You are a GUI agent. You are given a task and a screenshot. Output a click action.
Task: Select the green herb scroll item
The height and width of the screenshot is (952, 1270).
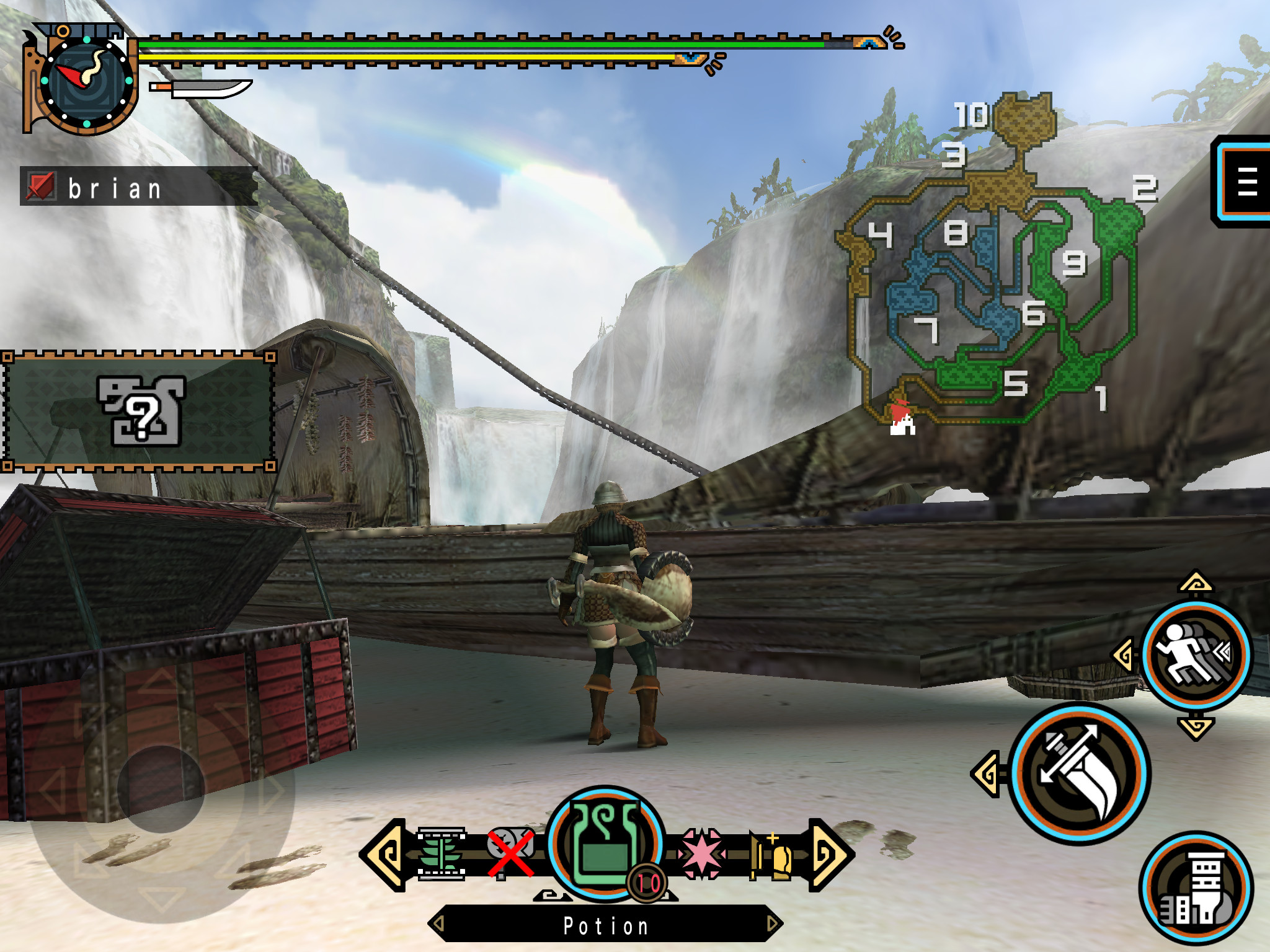pyautogui.click(x=441, y=854)
